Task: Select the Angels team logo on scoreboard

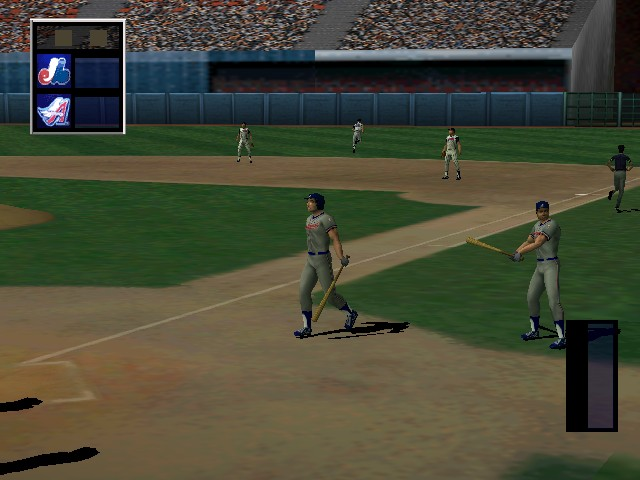Action: point(53,110)
